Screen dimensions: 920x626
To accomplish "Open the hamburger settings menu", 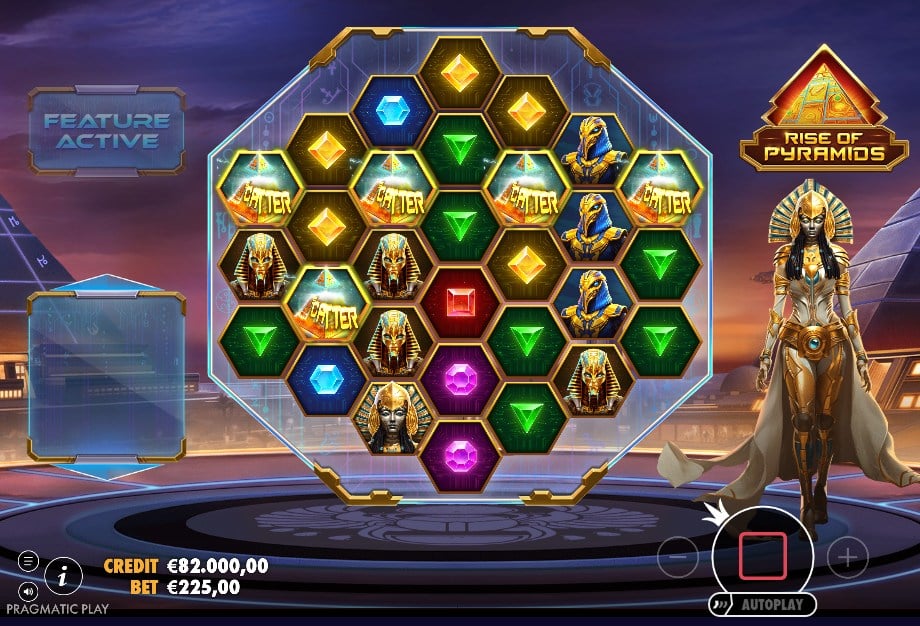I will 28,560.
